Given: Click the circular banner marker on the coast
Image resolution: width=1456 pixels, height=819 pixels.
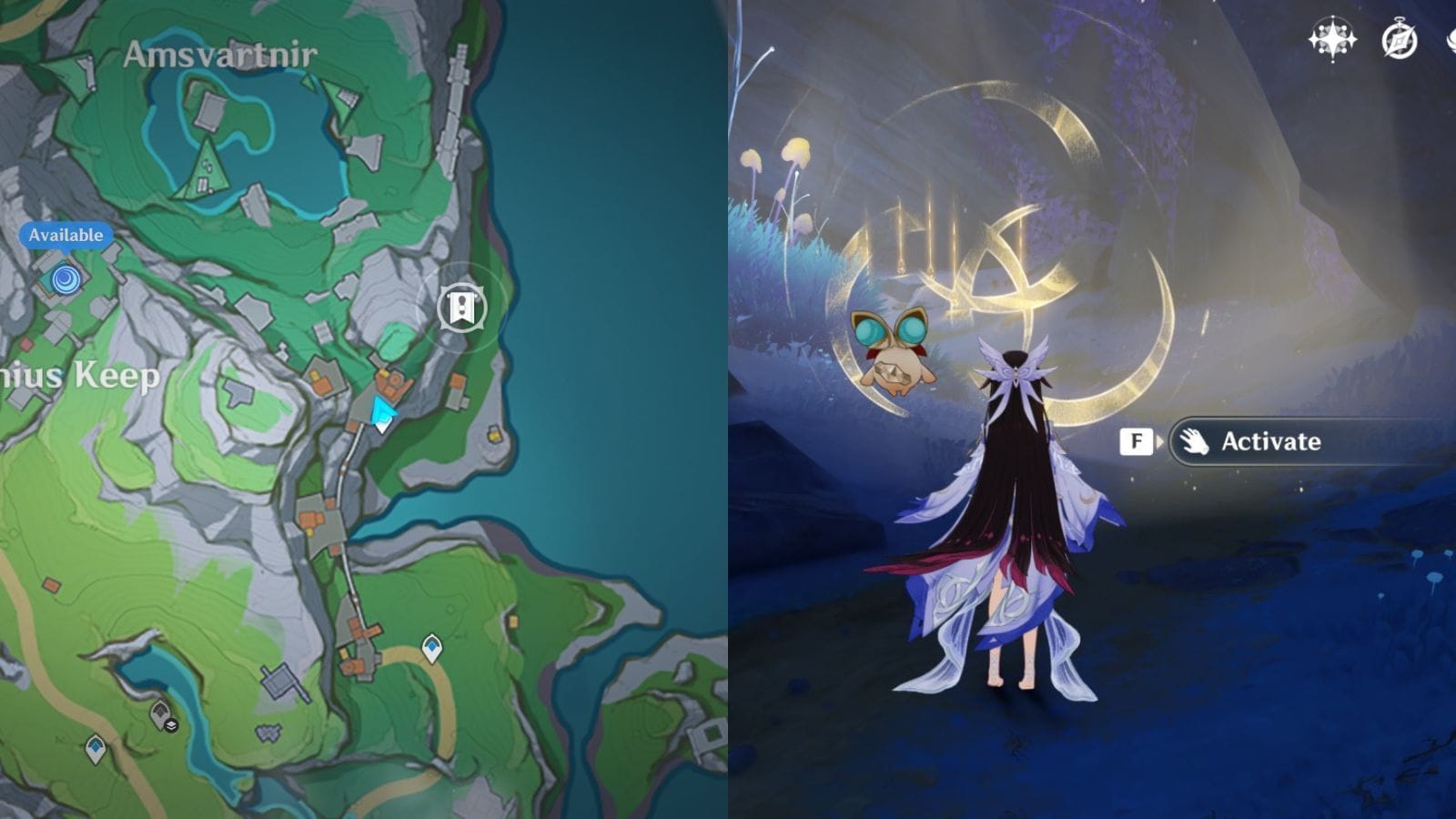Looking at the screenshot, I should pyautogui.click(x=461, y=308).
